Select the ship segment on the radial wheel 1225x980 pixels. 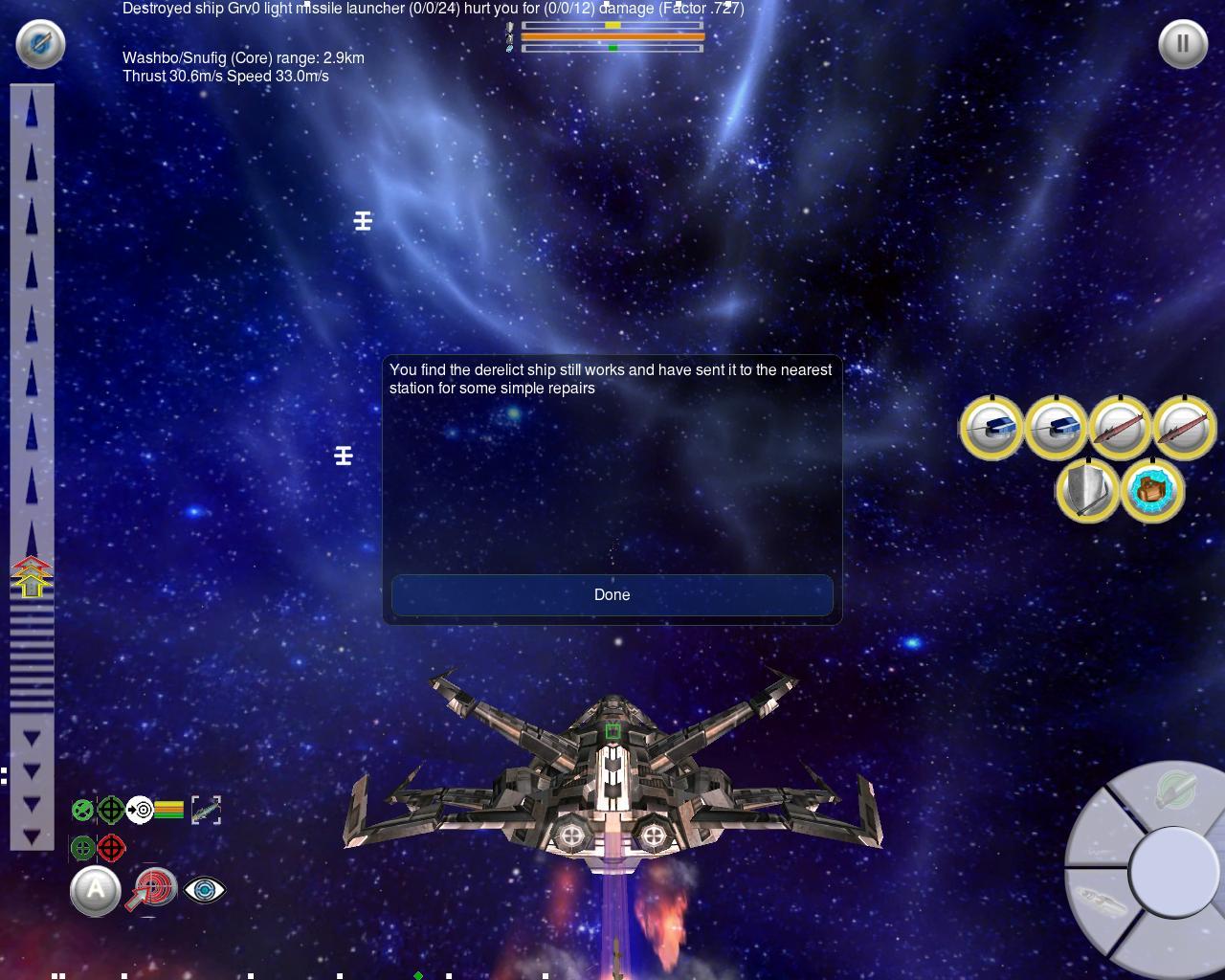tap(1099, 902)
